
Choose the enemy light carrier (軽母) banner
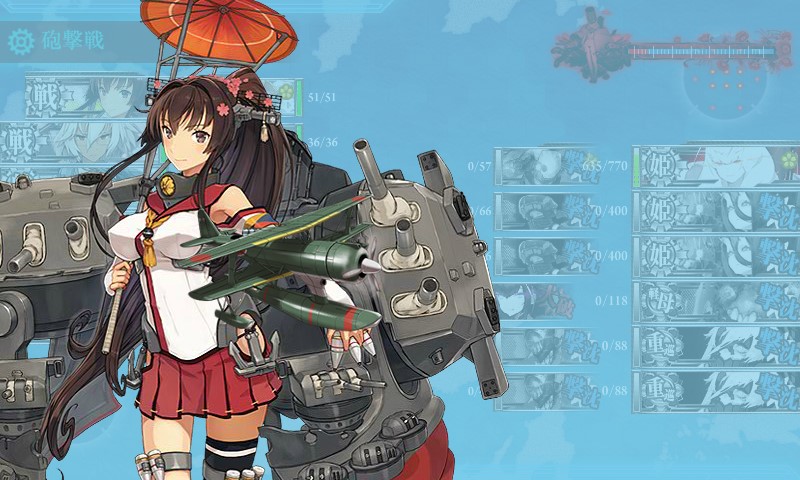click(715, 299)
